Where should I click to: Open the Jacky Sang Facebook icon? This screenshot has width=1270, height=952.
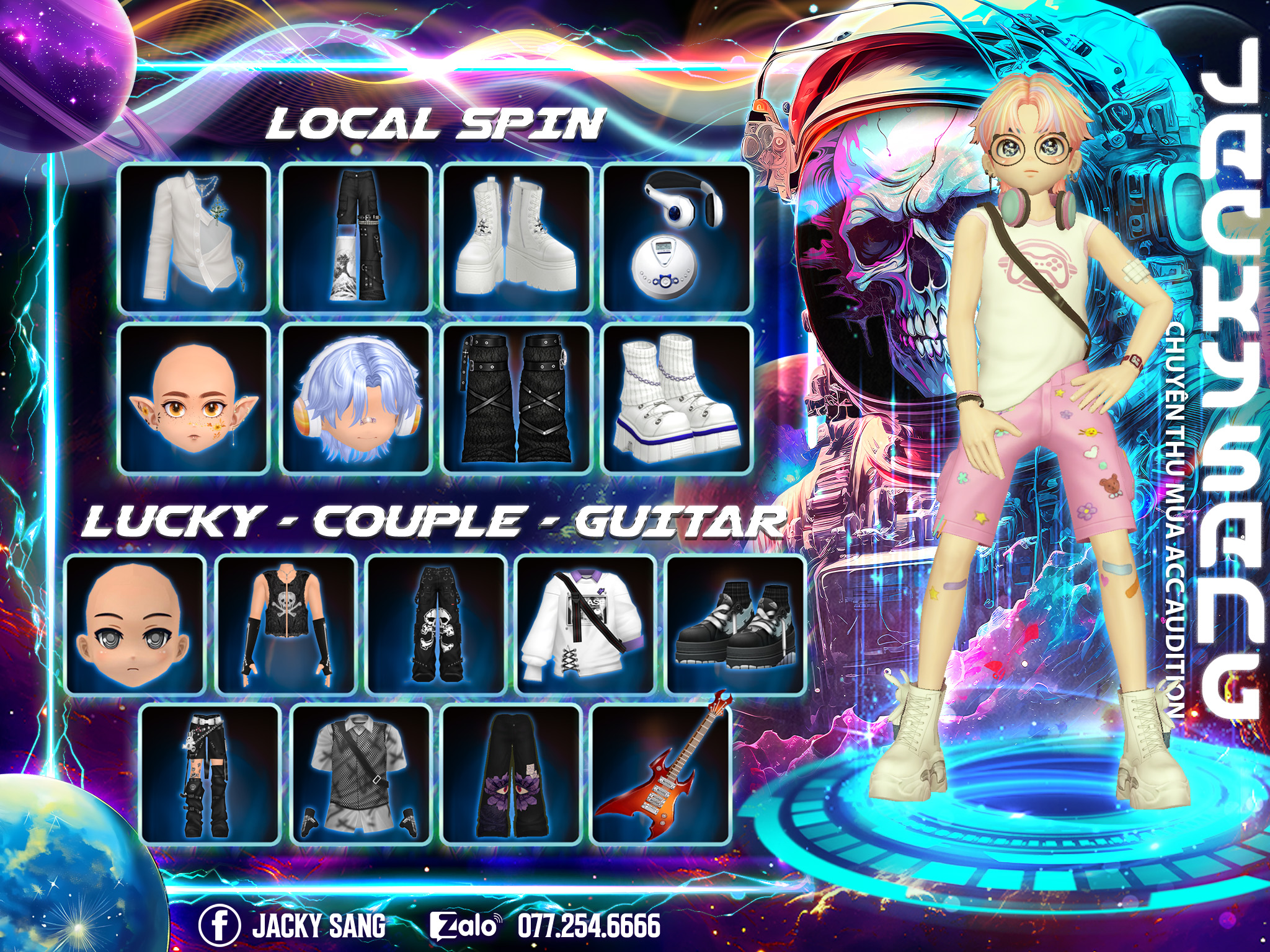pos(220,926)
